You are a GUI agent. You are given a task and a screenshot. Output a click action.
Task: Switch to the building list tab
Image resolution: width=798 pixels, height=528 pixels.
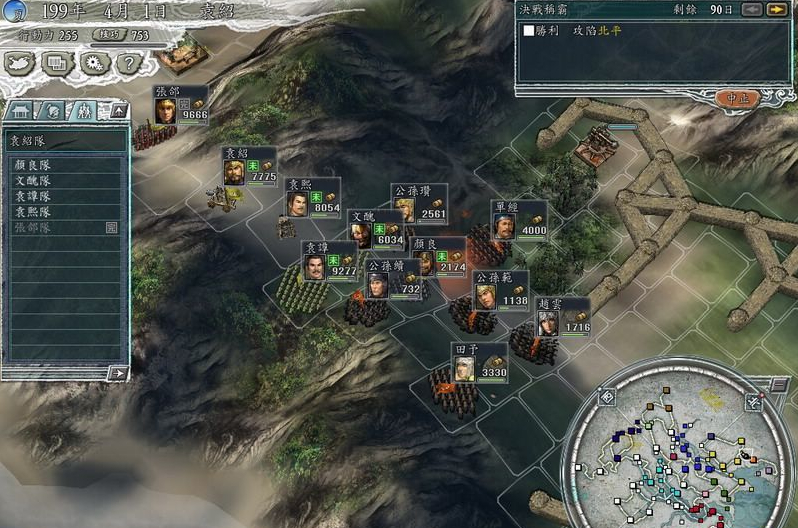tap(22, 110)
